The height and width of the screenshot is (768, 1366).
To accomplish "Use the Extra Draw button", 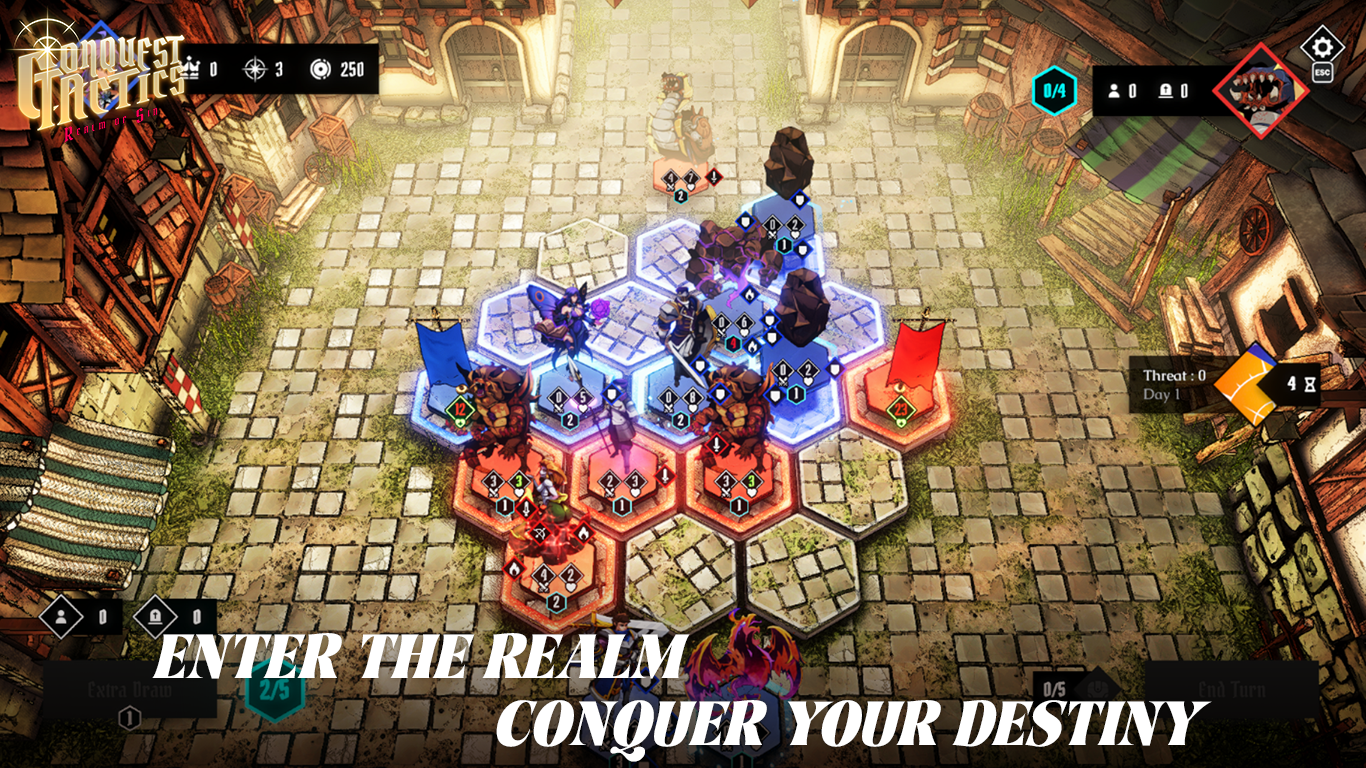I will pyautogui.click(x=129, y=690).
